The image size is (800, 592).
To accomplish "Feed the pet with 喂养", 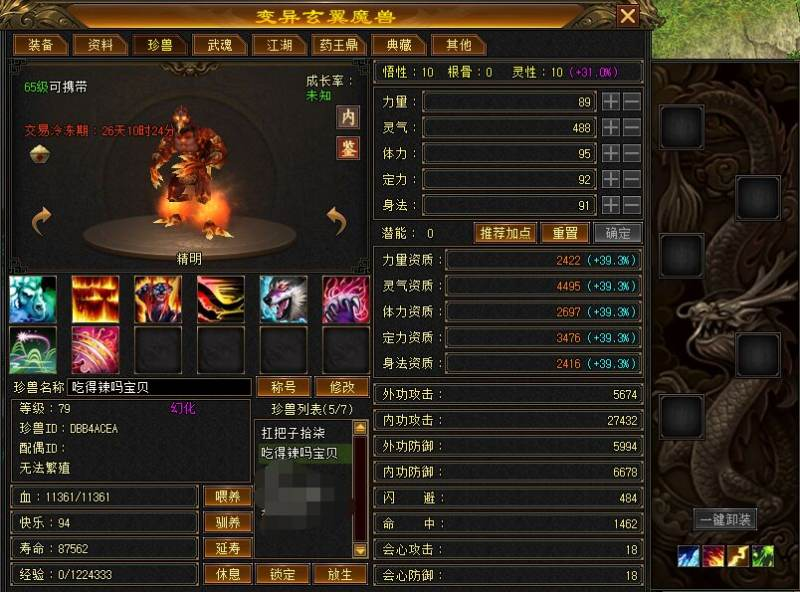I will tap(228, 496).
